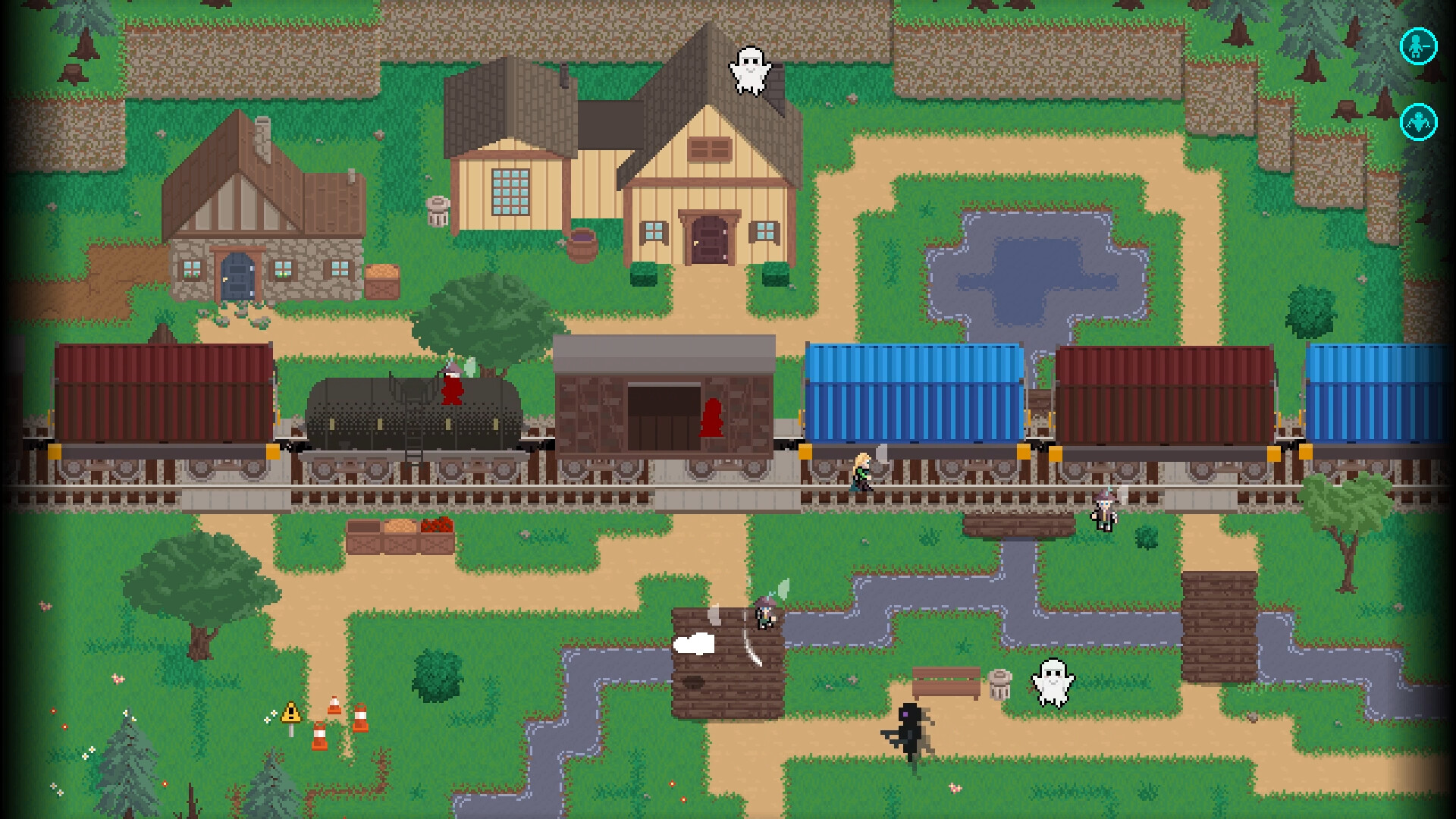Click the open boxcar entrance
Viewport: 1456px width, 819px height.
click(x=663, y=417)
